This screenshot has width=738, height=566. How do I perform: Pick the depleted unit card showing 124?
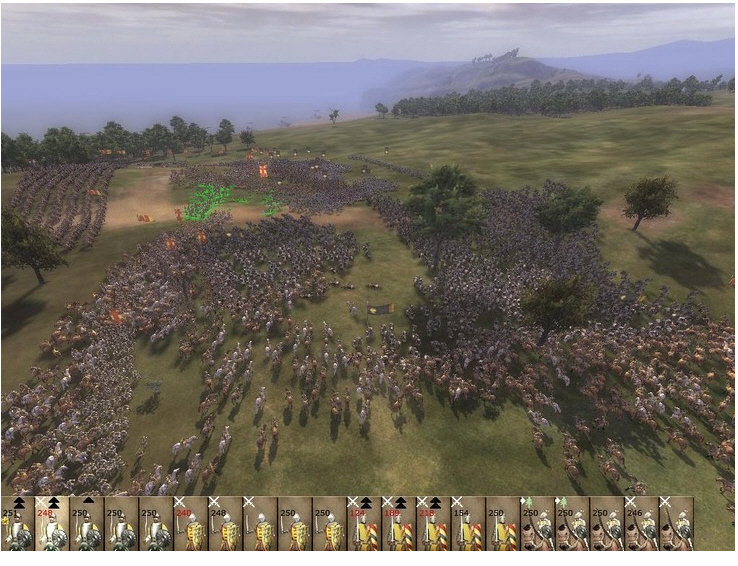pos(364,524)
